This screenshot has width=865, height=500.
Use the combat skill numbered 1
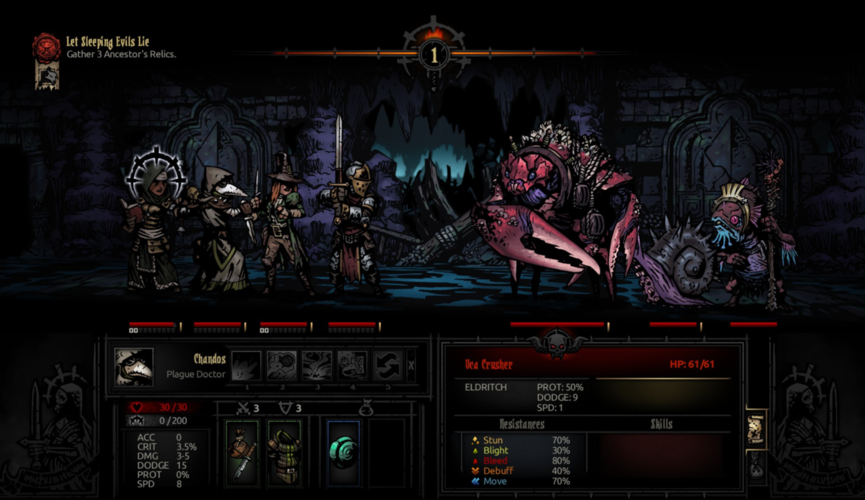(x=247, y=366)
